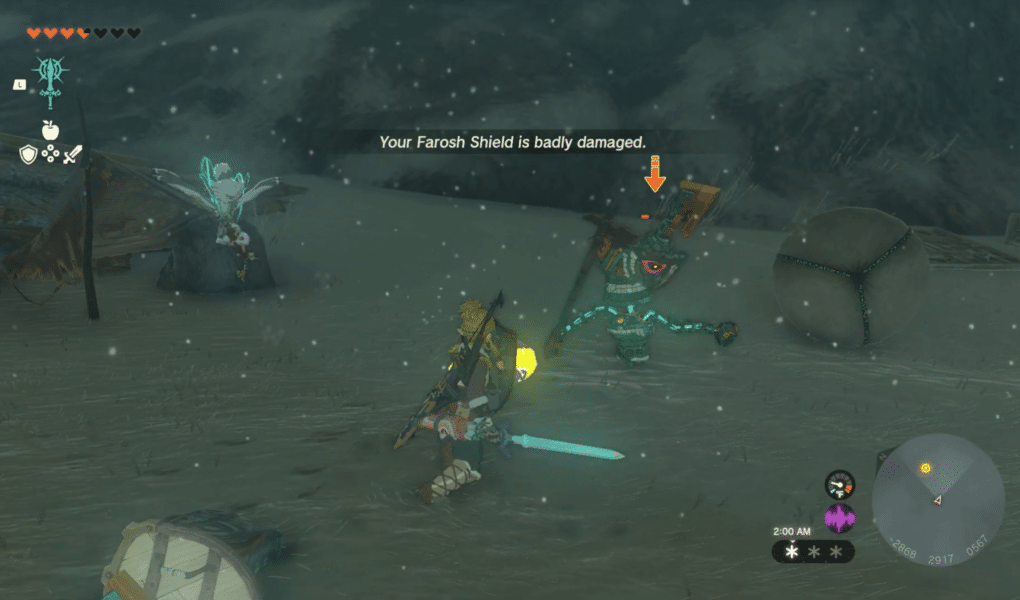Click the yellow marker on the minimap
Viewport: 1020px width, 600px height.
pyautogui.click(x=926, y=468)
